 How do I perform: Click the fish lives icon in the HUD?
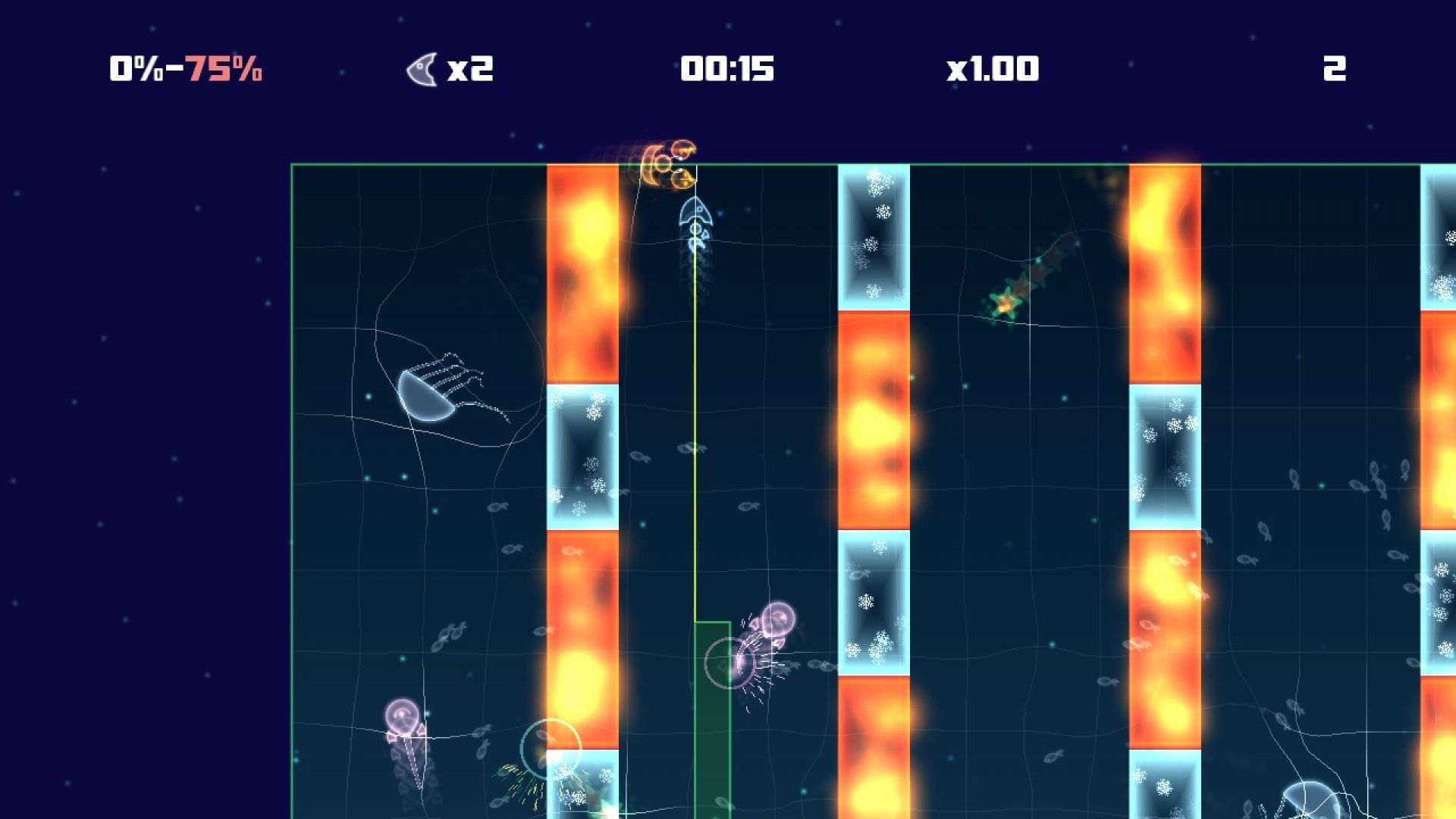422,69
